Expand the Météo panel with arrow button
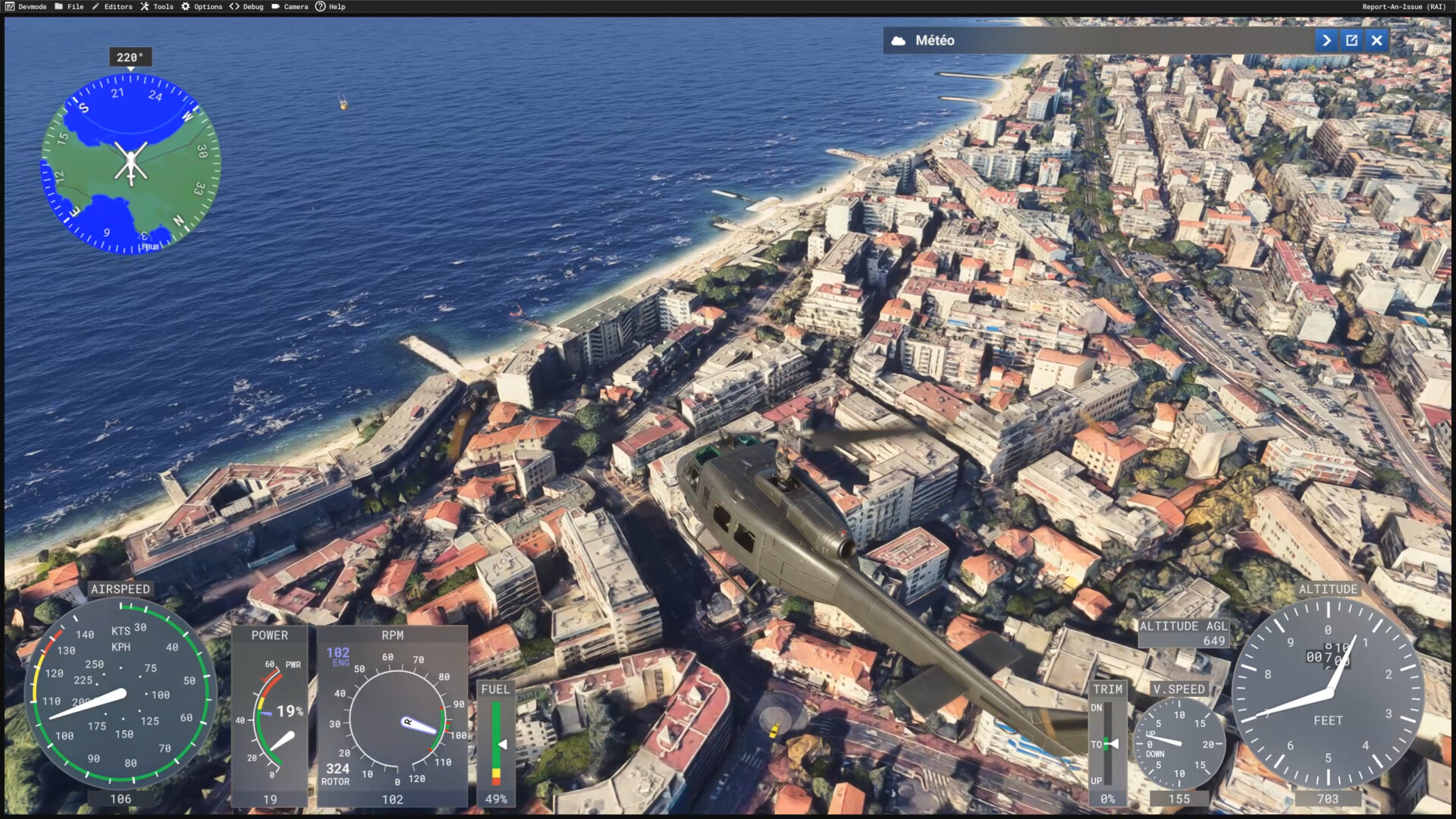The width and height of the screenshot is (1456, 819). 1326,41
